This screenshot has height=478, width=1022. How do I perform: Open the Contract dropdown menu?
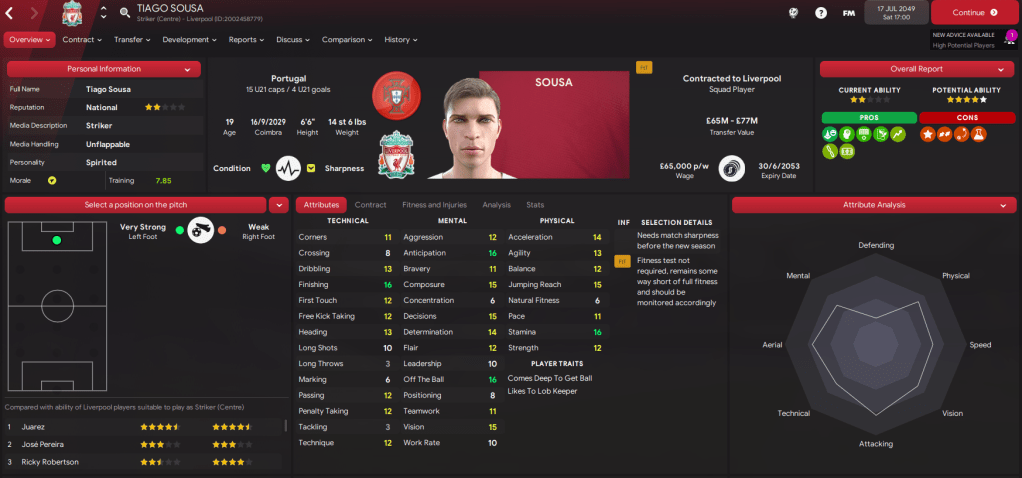tap(82, 40)
